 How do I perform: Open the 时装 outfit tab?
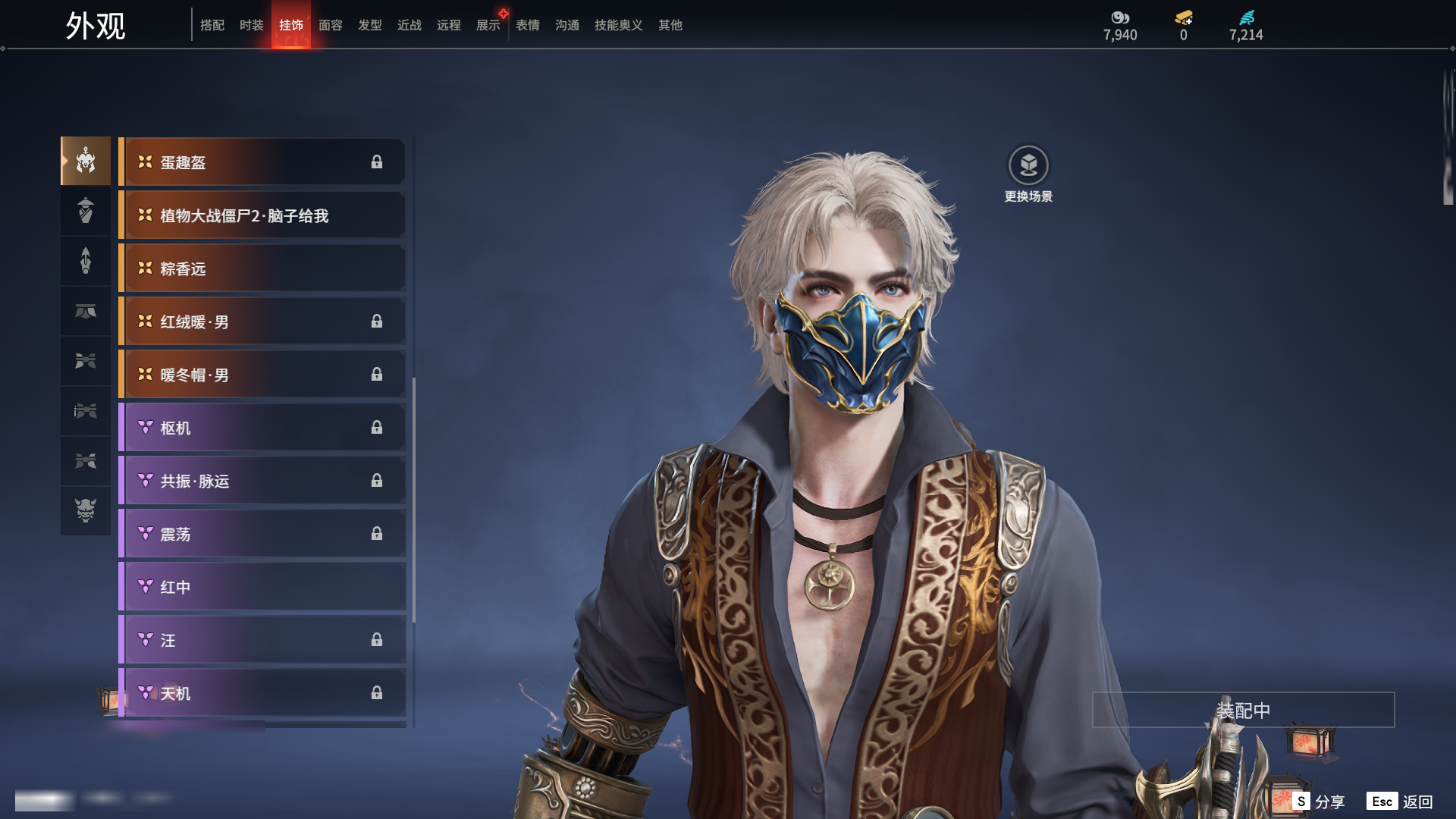pos(252,25)
